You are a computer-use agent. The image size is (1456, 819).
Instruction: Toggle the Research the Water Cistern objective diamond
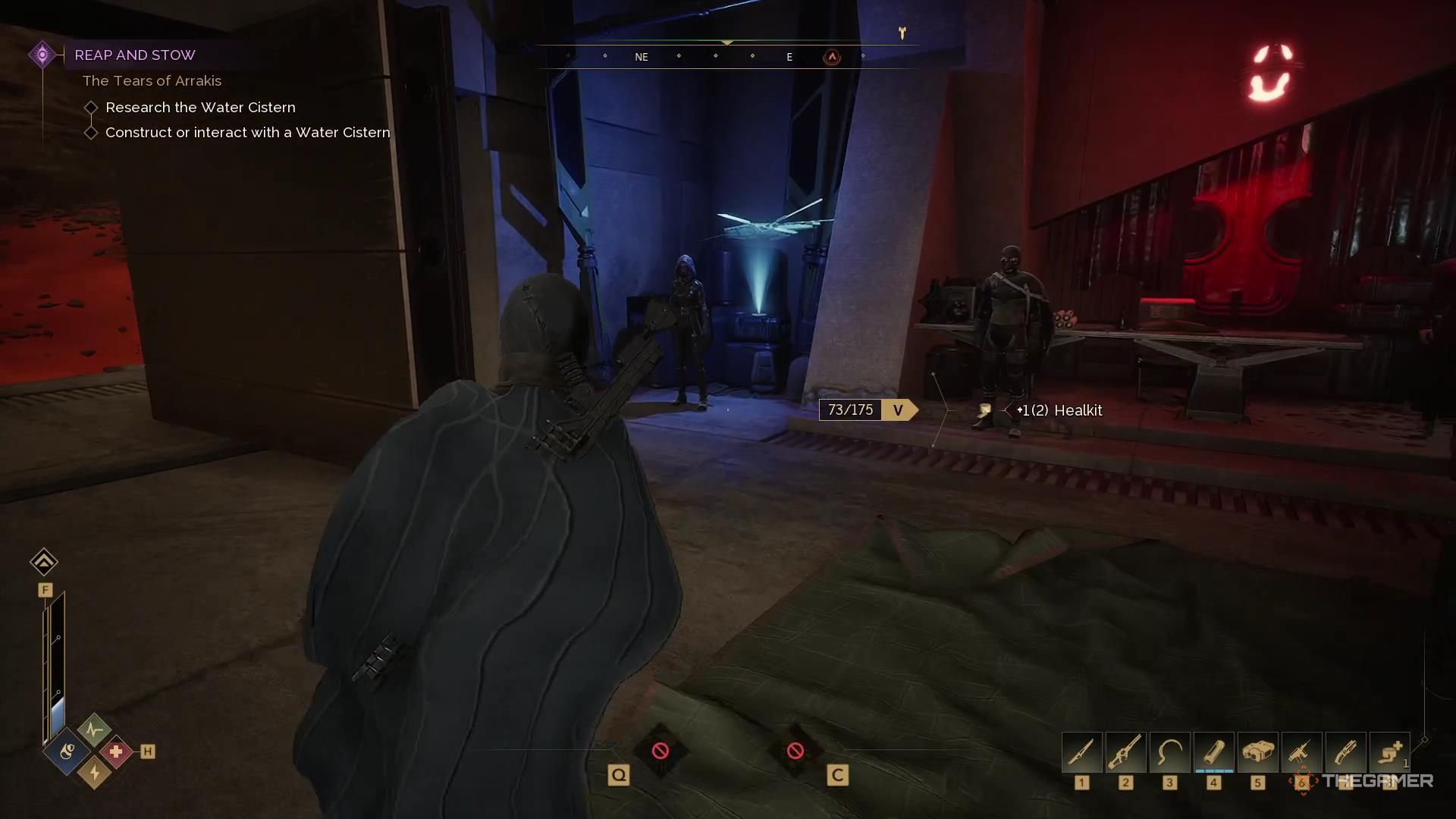click(91, 107)
